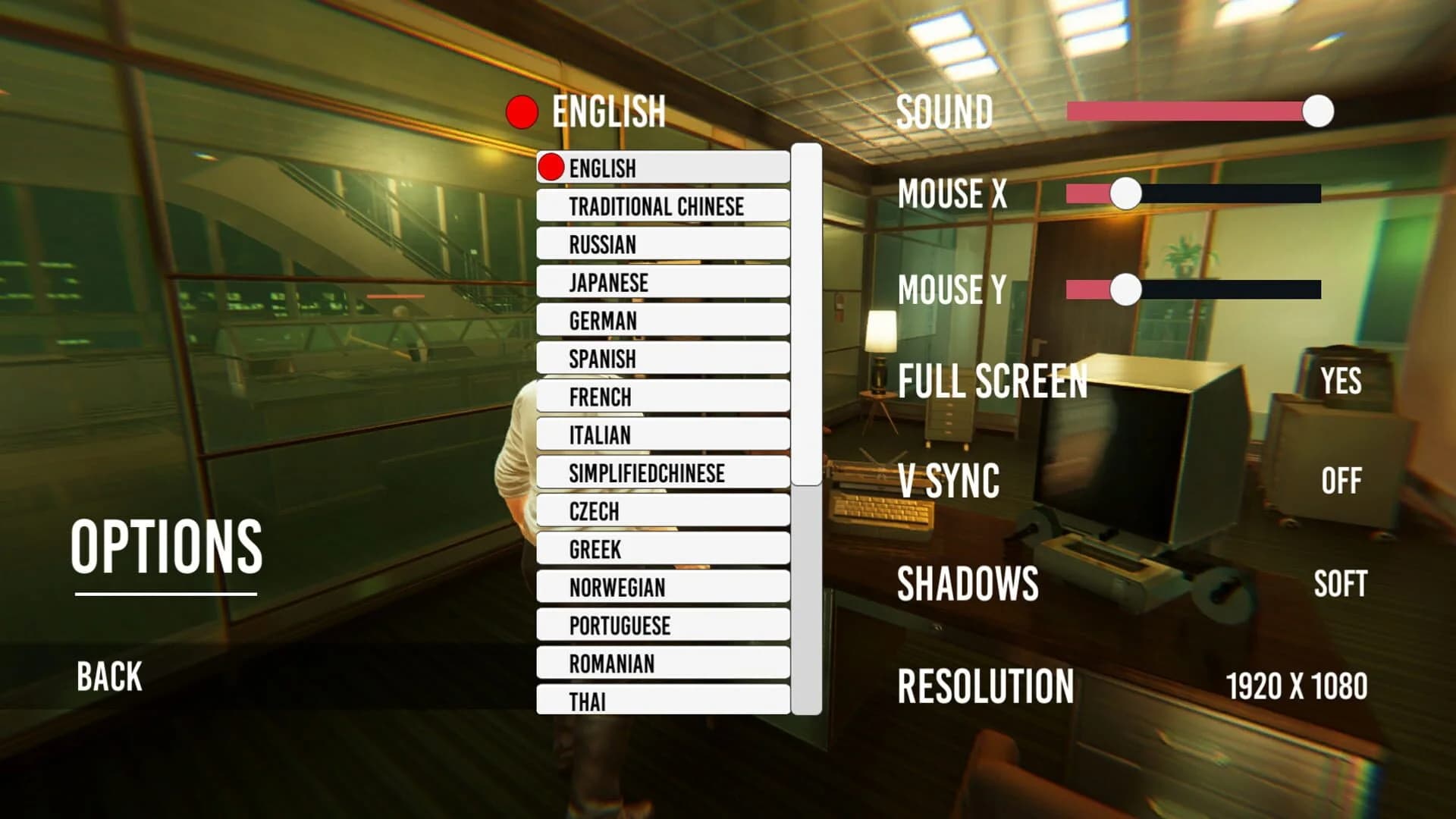Select German from the language list
Image resolution: width=1456 pixels, height=819 pixels.
662,320
